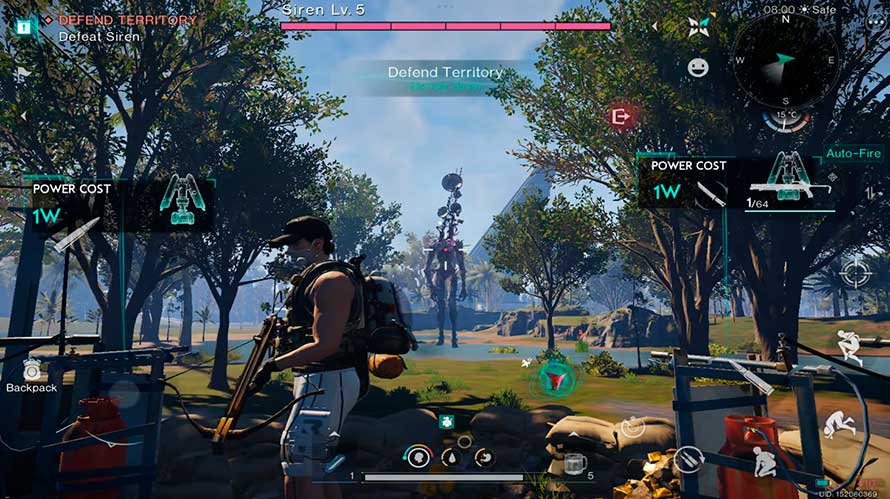Screen dimensions: 890x499
Task: Tap the crosshair aim button
Action: [x=855, y=271]
